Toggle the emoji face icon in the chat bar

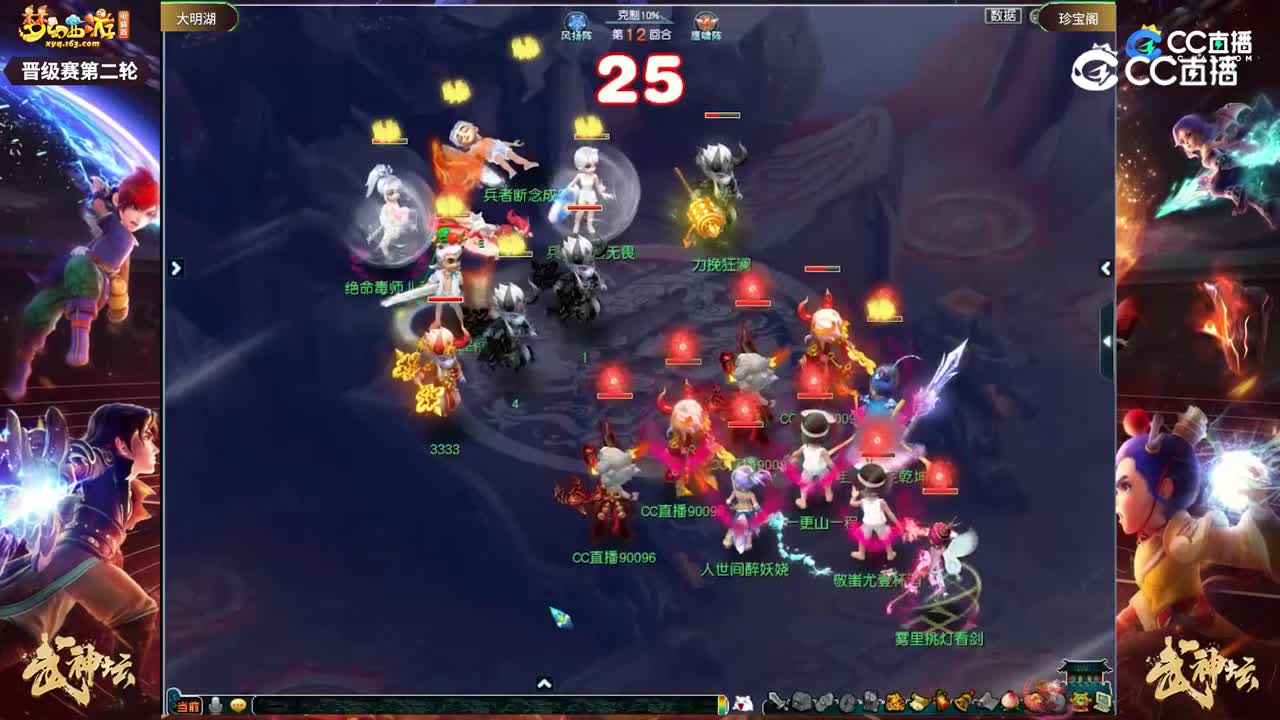pyautogui.click(x=238, y=702)
